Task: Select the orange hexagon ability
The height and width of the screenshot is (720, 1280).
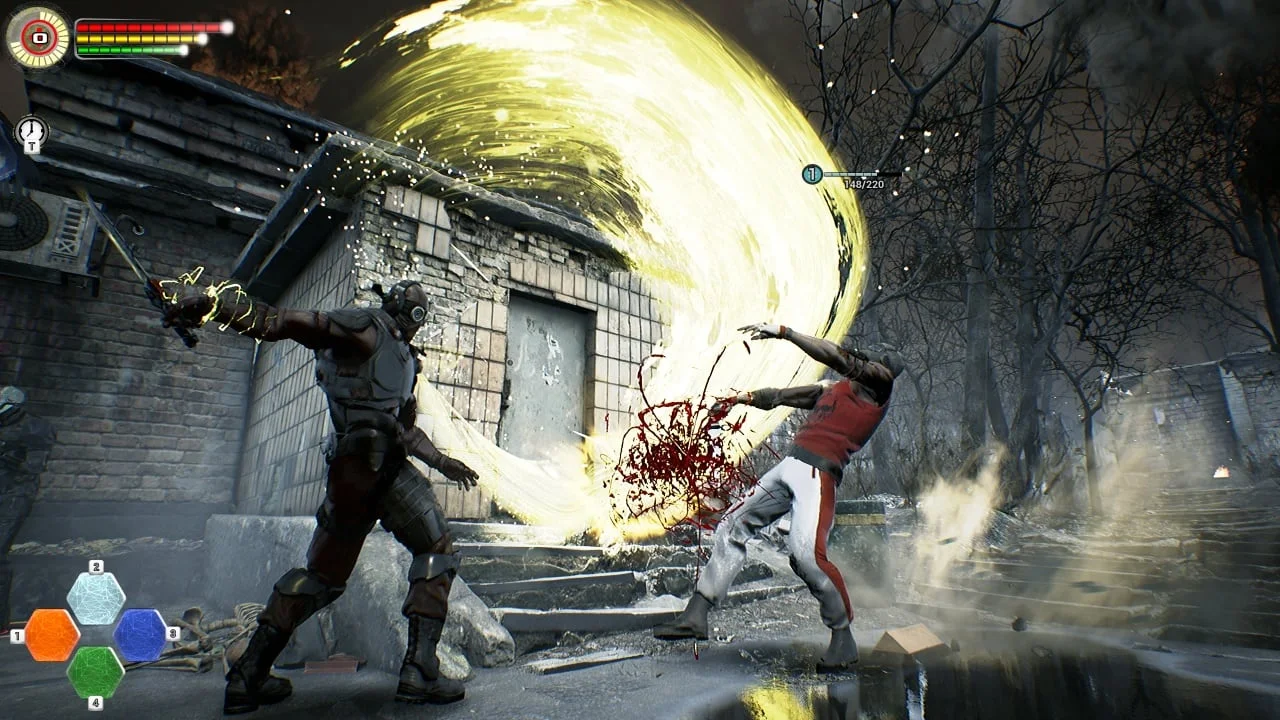Action: click(52, 635)
